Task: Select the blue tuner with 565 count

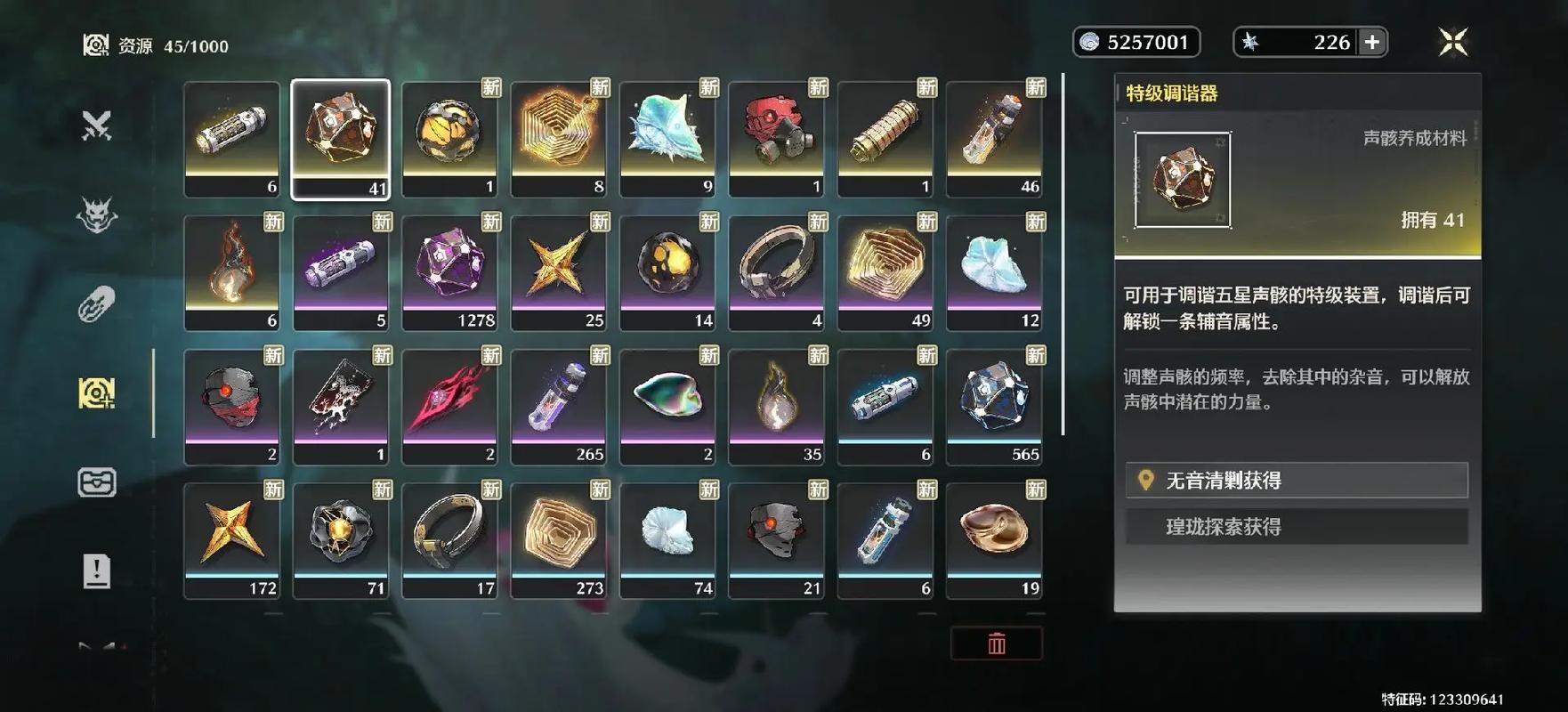Action: [994, 407]
